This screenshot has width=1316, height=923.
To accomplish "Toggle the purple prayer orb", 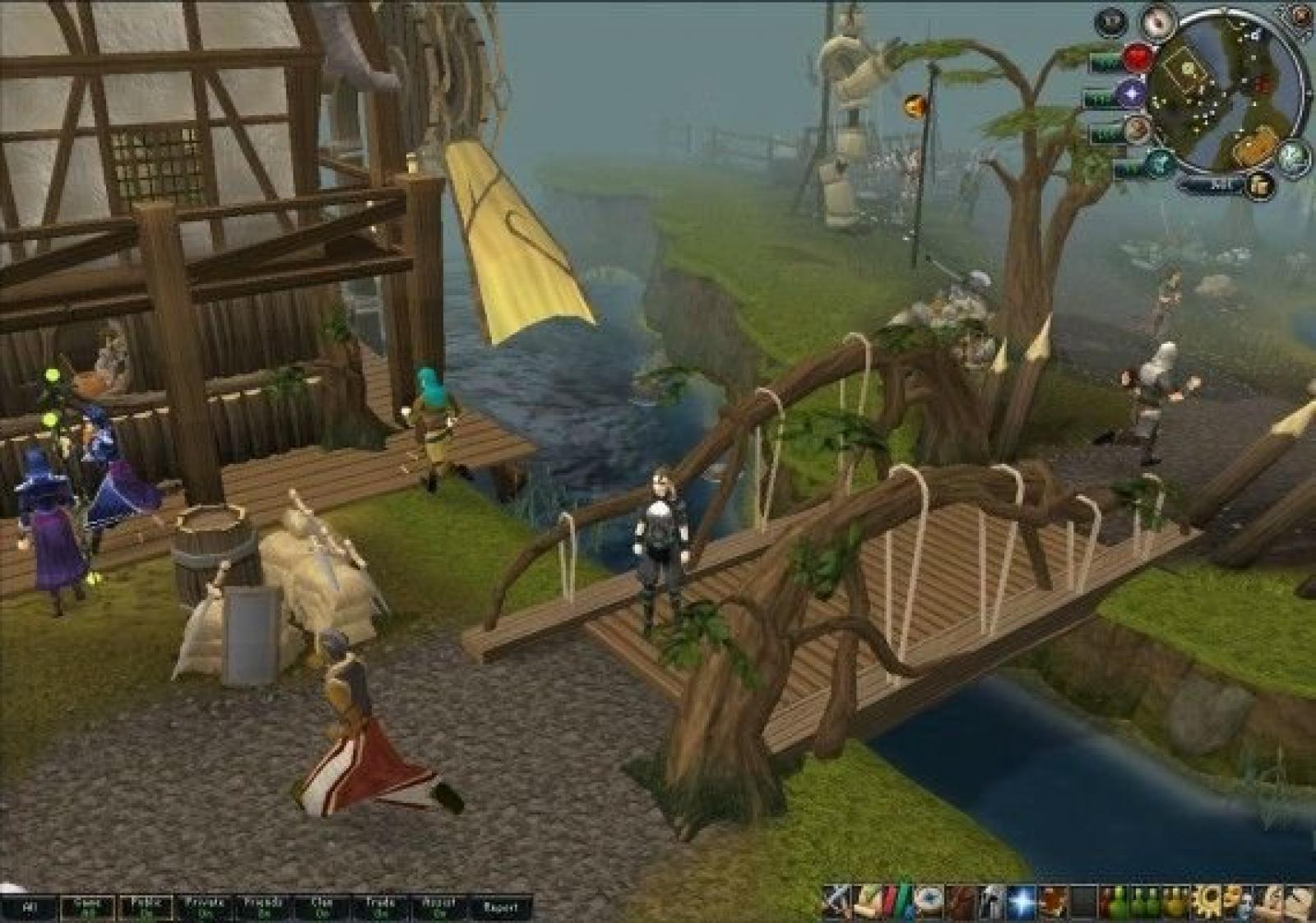I will (1132, 95).
